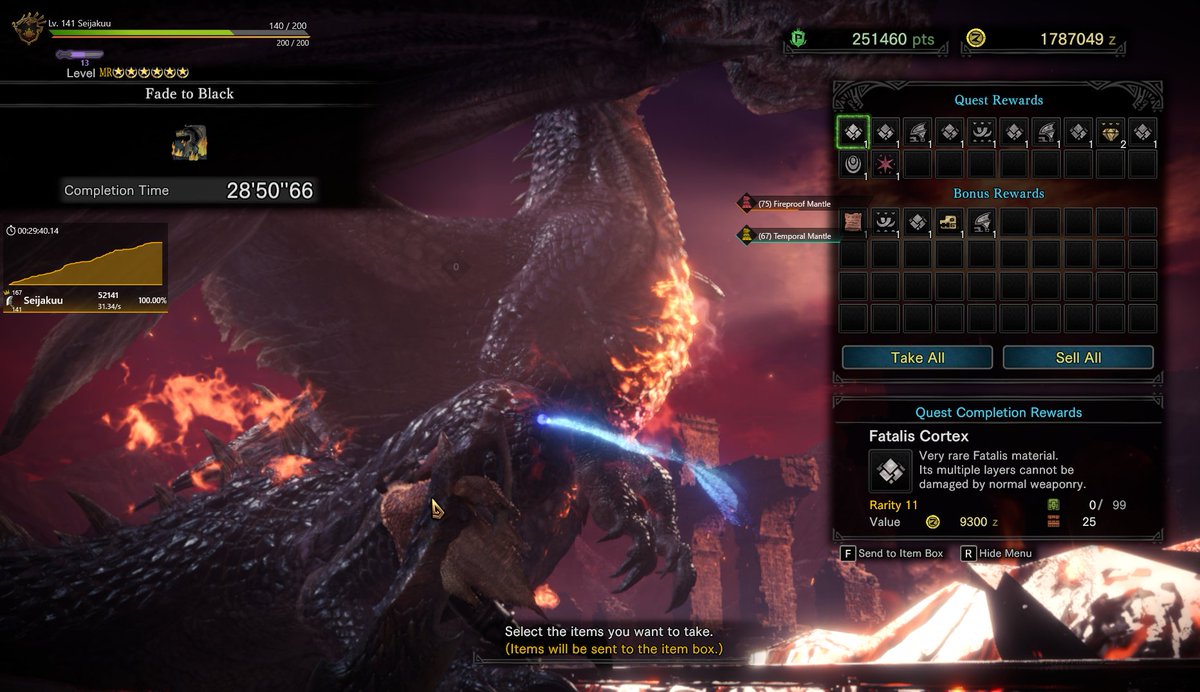Select the red star-shaped reward item
Viewport: 1200px width, 692px height.
tap(885, 163)
